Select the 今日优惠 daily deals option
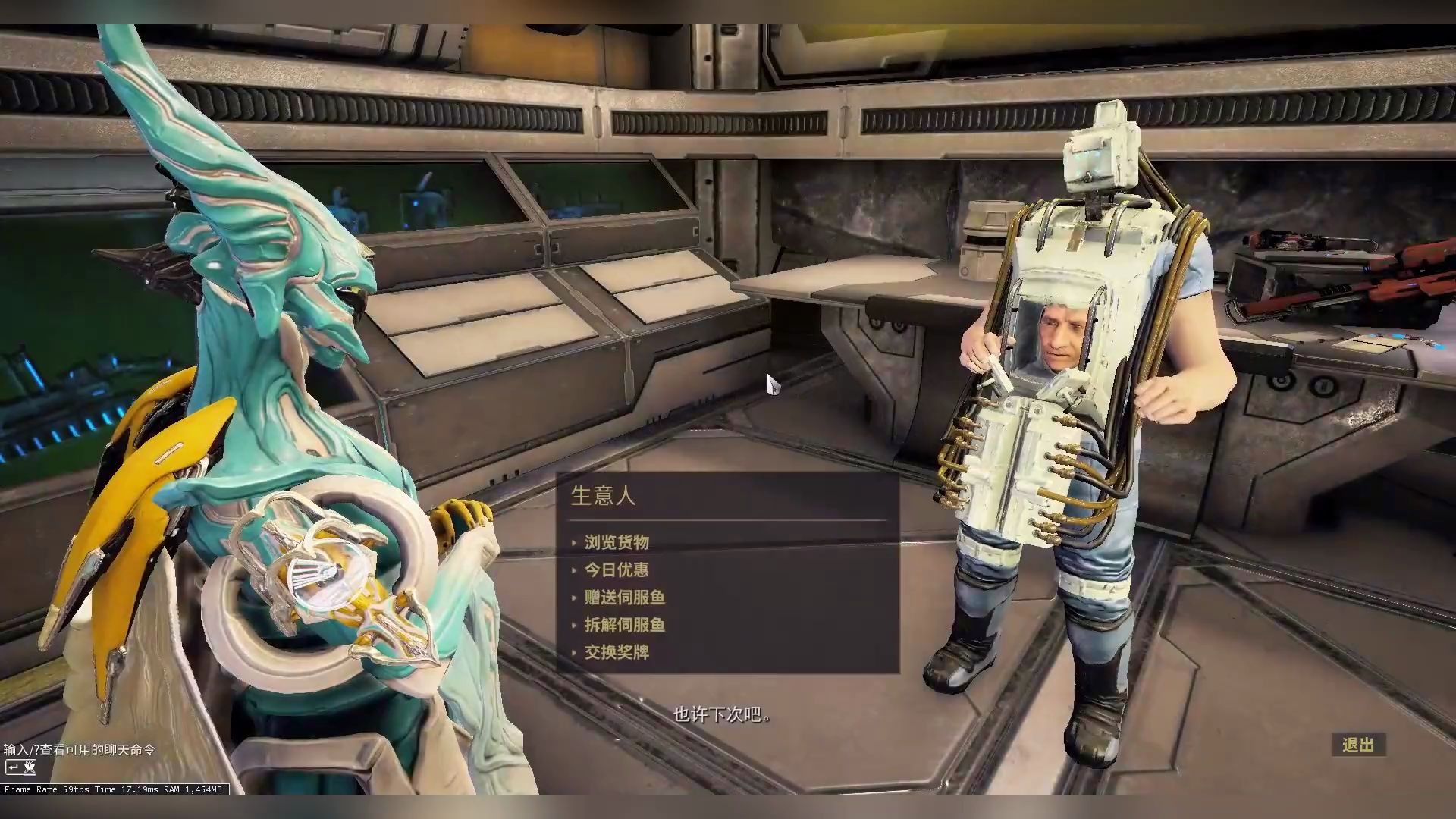This screenshot has height=819, width=1456. (x=616, y=570)
